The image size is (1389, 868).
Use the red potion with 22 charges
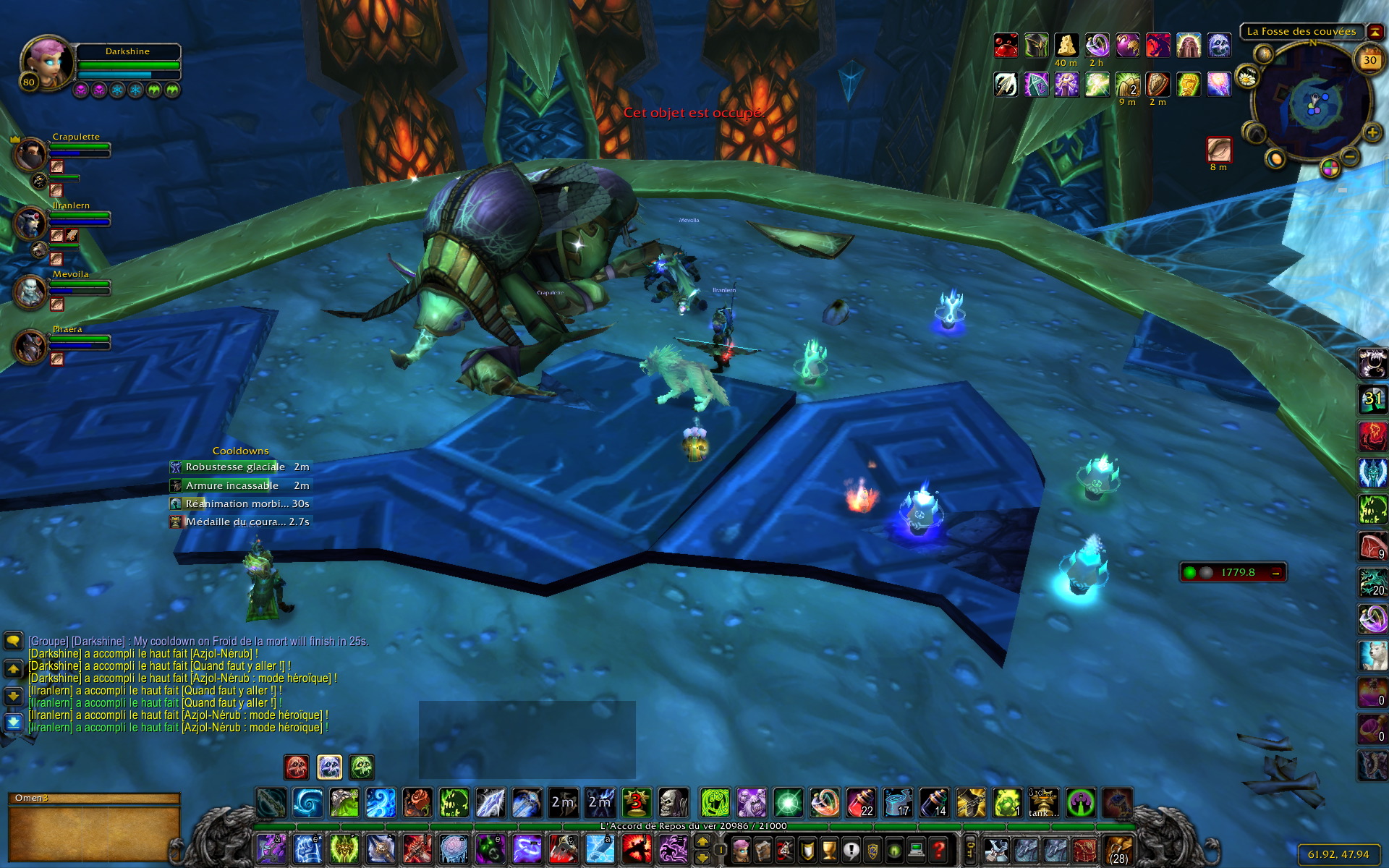pos(861,803)
